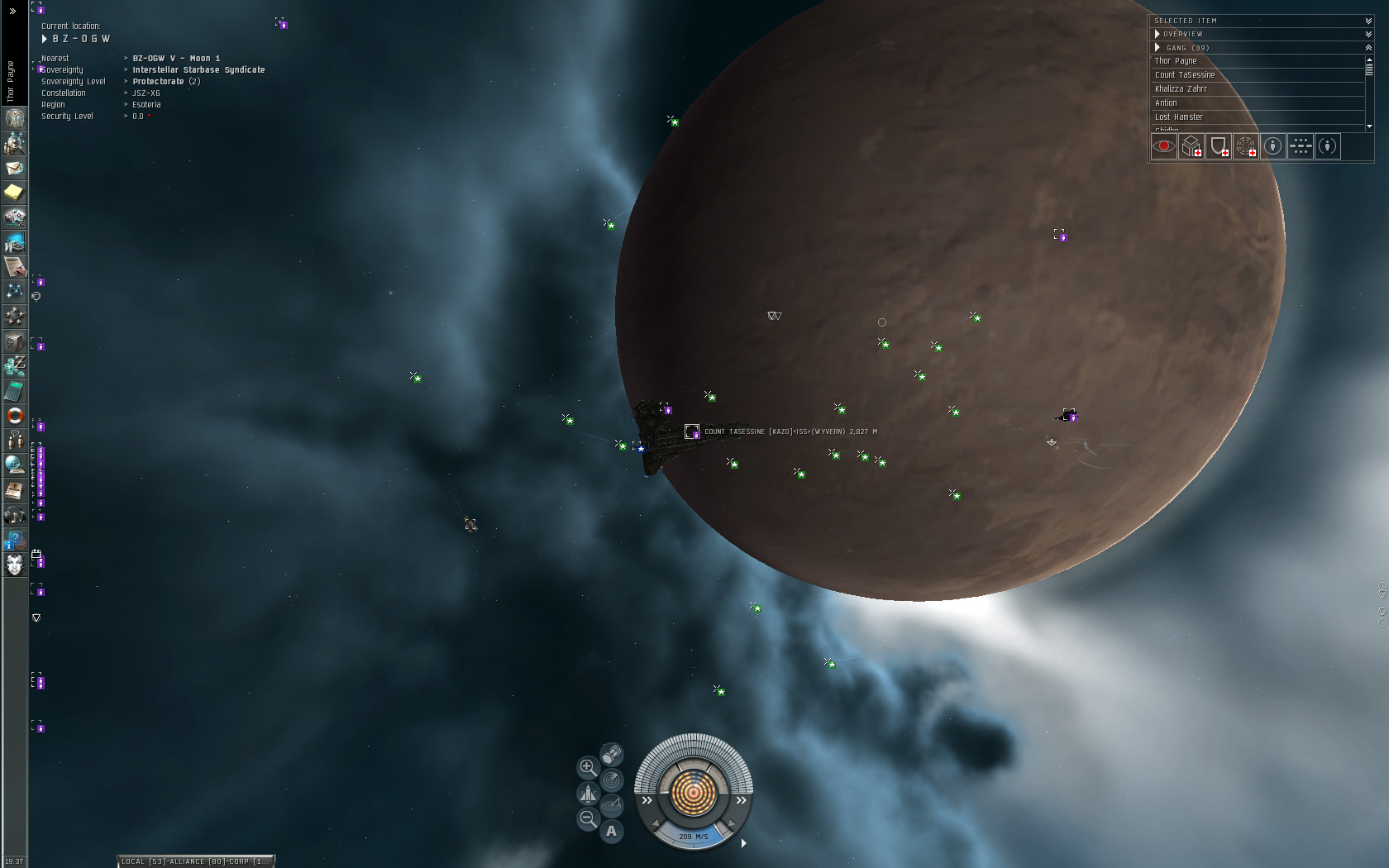1389x868 pixels.
Task: Expand the Selected Item panel
Action: pos(1368,21)
